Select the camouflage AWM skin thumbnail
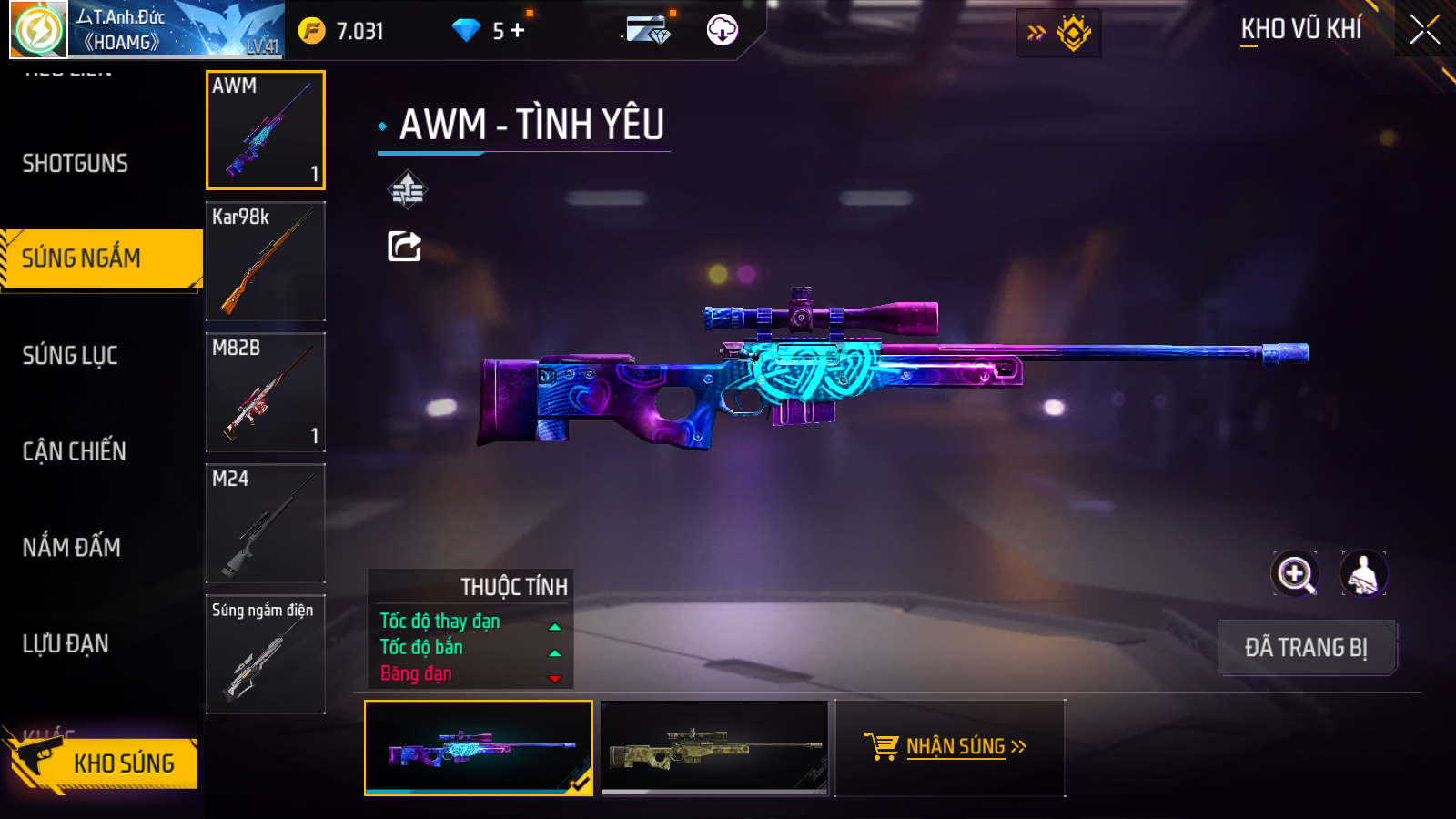 click(715, 748)
